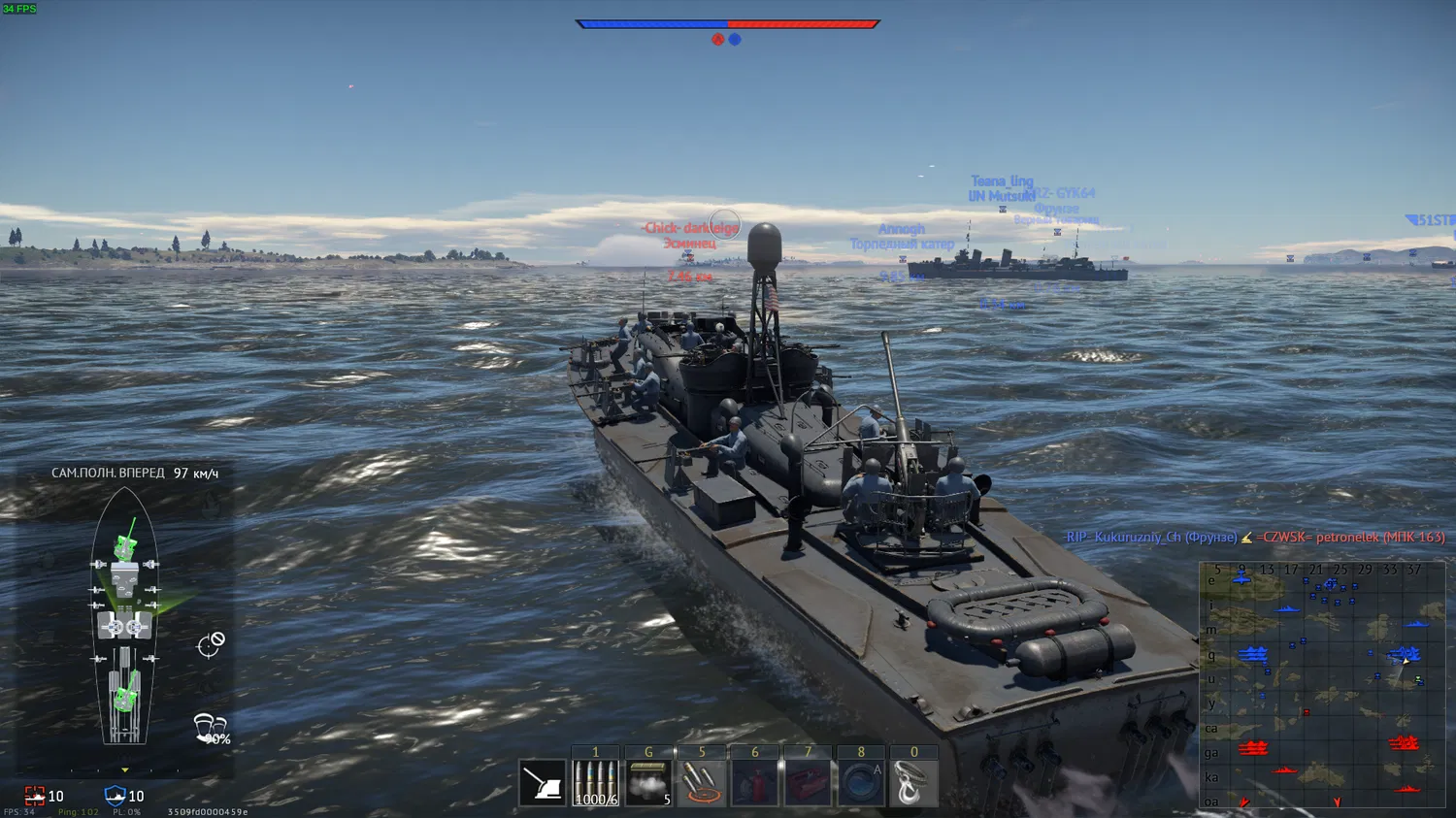The image size is (1456, 818).
Task: Open the tactical minimap
Action: pyautogui.click(x=1322, y=684)
